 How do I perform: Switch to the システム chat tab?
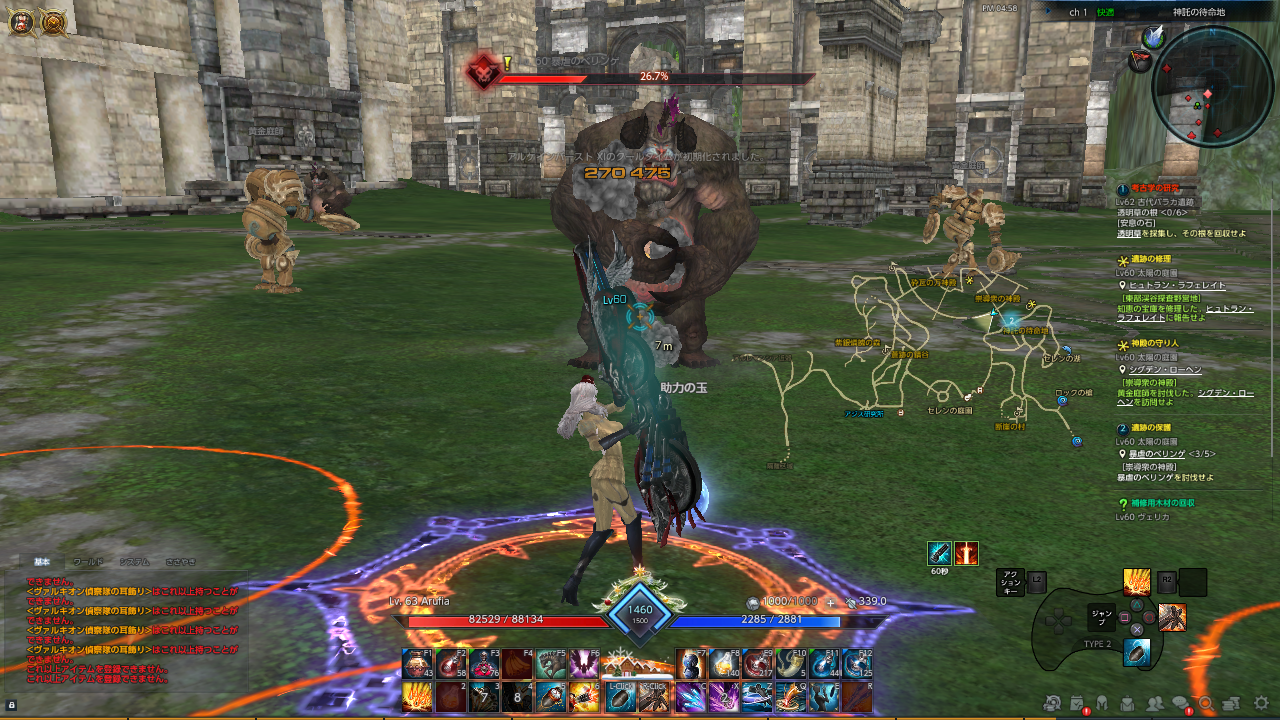135,561
